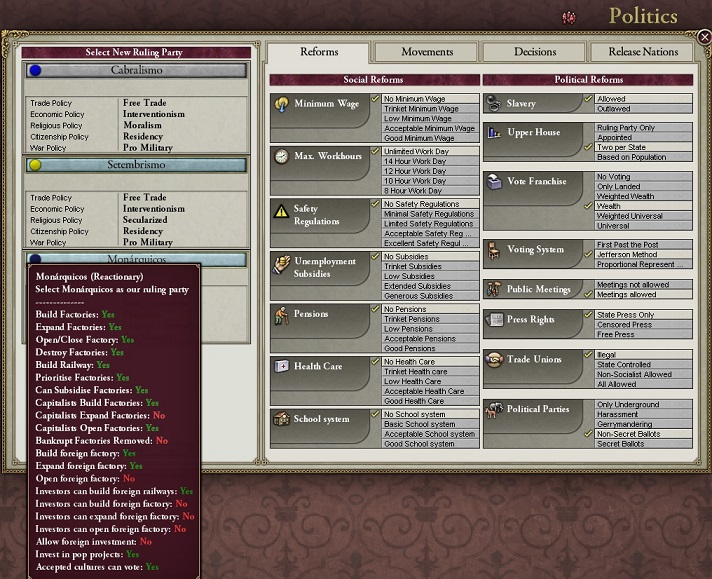Show the Release Nations tab
712x579 pixels.
coord(644,52)
